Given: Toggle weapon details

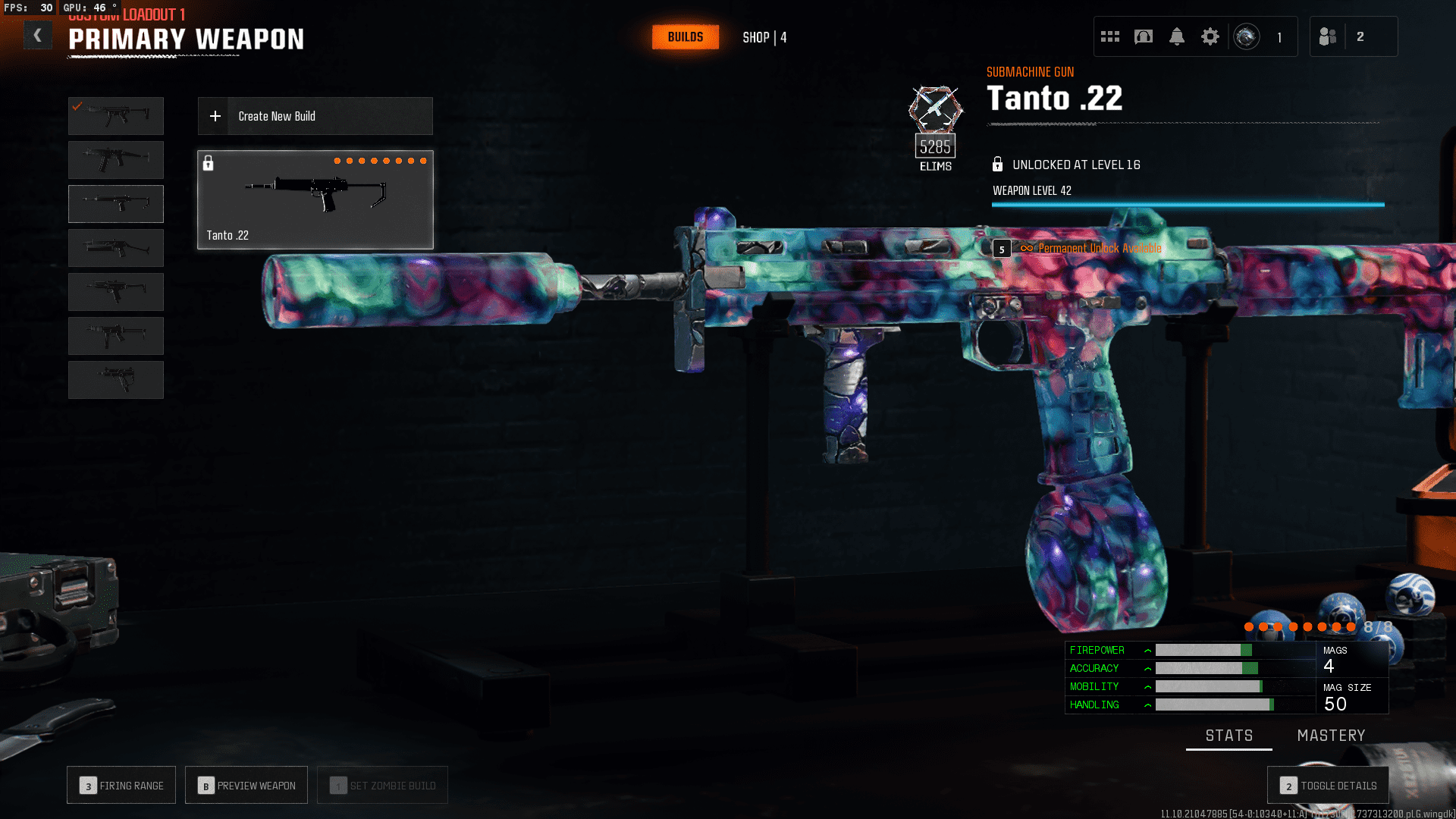Looking at the screenshot, I should 1328,786.
